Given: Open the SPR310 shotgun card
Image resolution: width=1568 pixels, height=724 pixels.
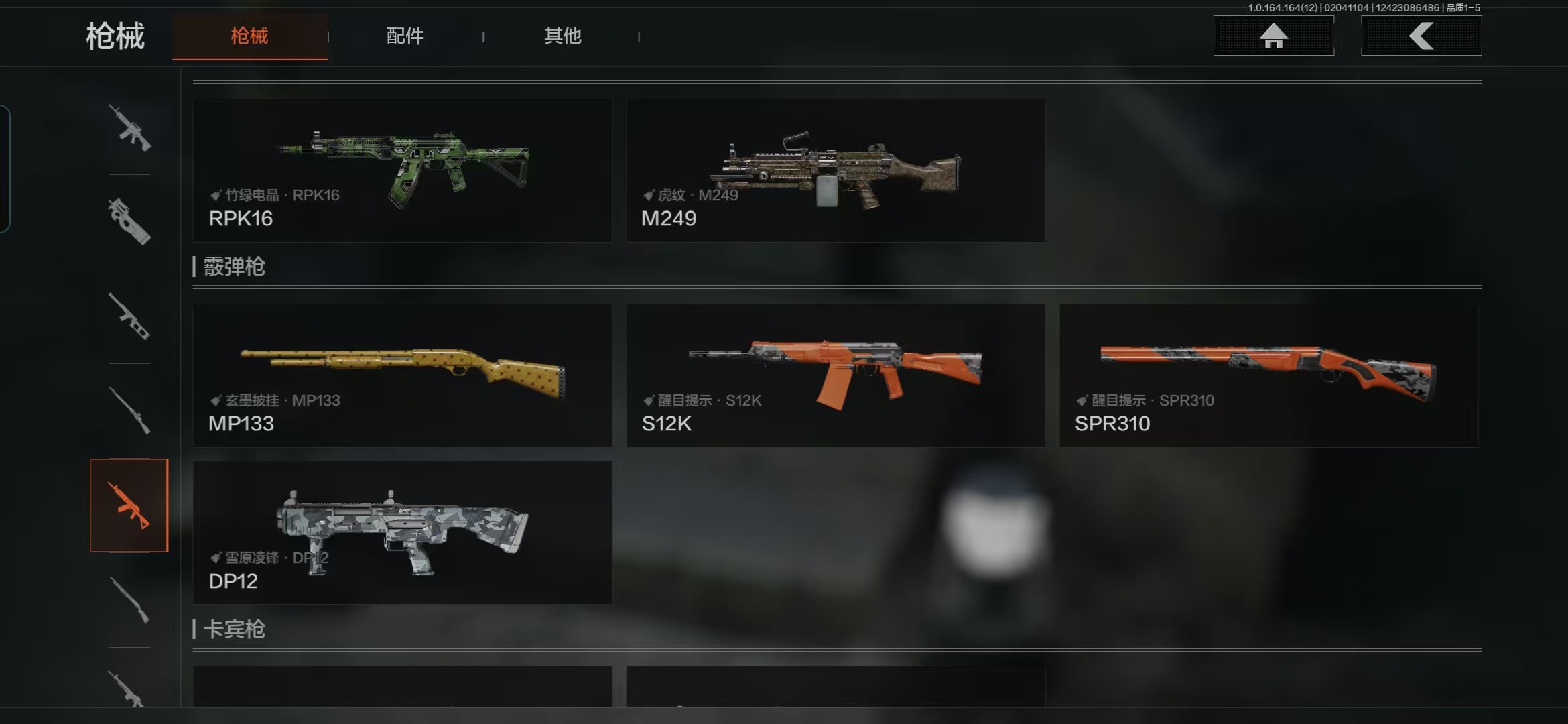Looking at the screenshot, I should 1268,375.
